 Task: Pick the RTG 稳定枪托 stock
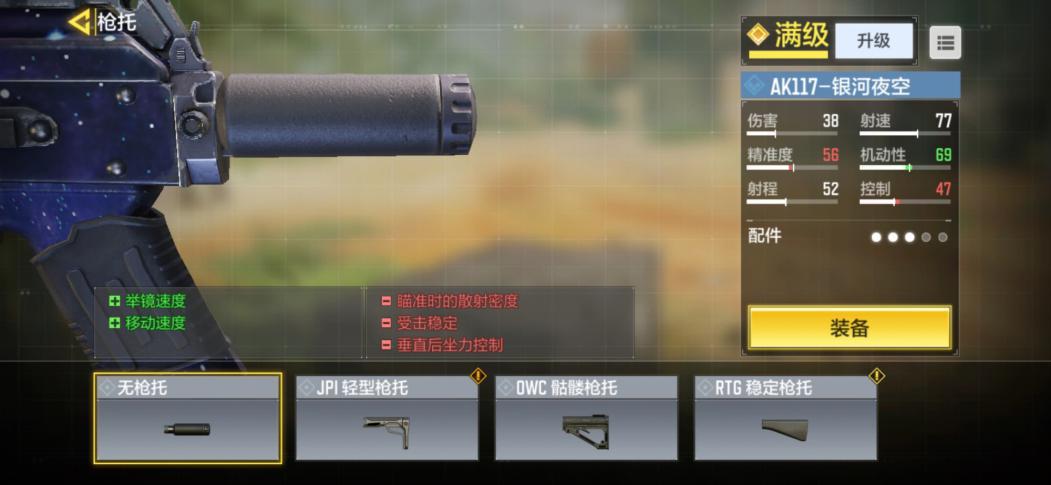click(x=785, y=419)
